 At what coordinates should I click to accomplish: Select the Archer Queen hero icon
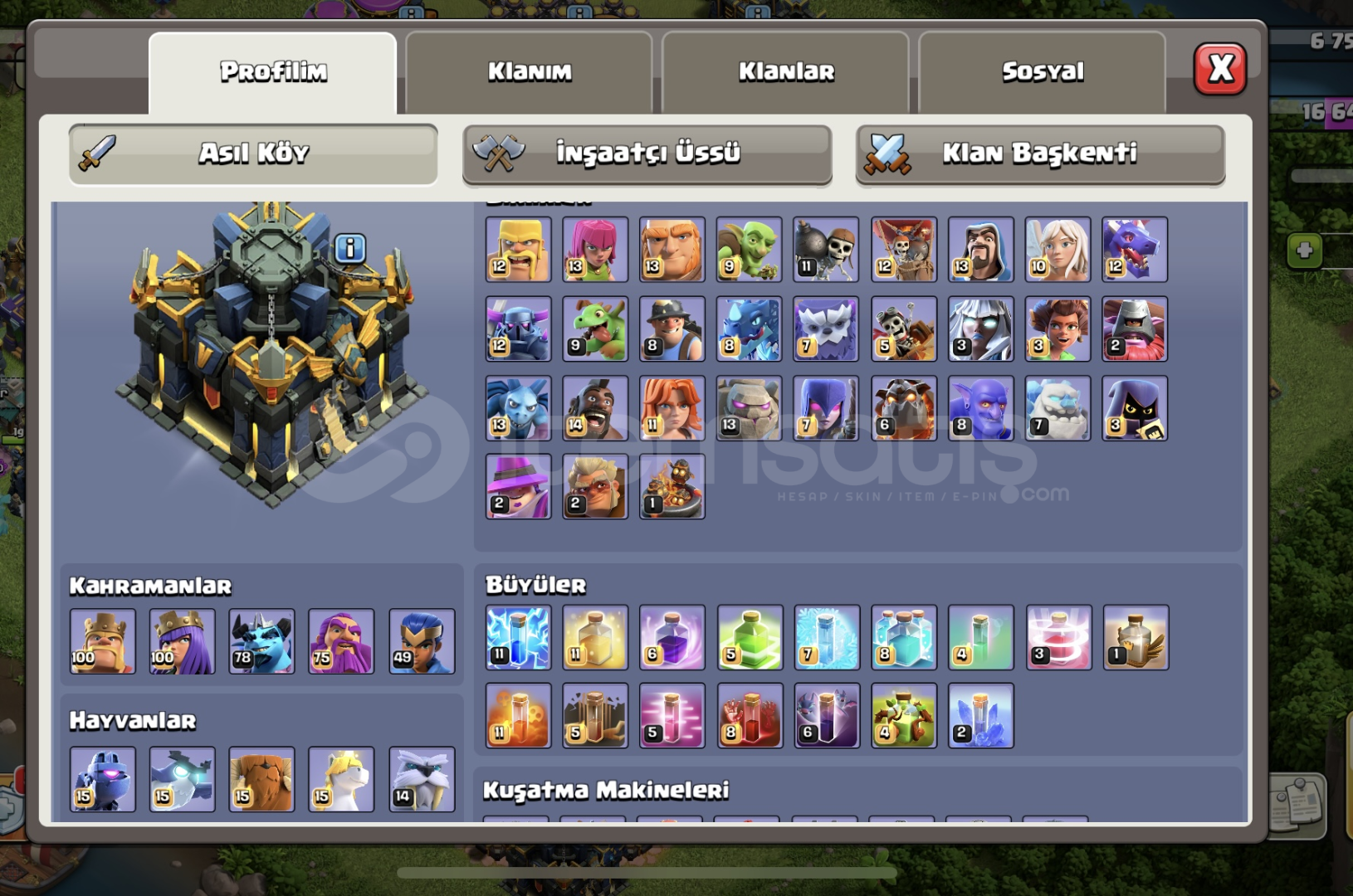(182, 640)
